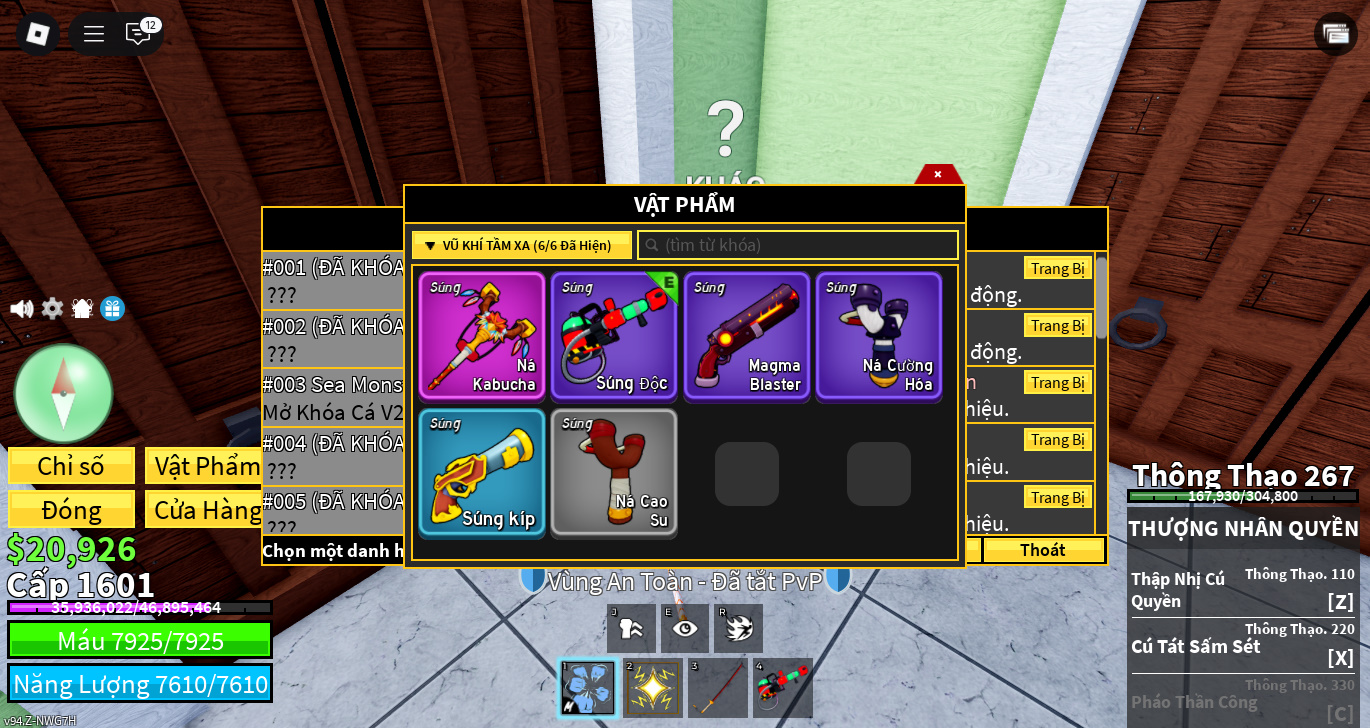The image size is (1370, 728).
Task: Select the Magma Blaster item
Action: click(746, 336)
